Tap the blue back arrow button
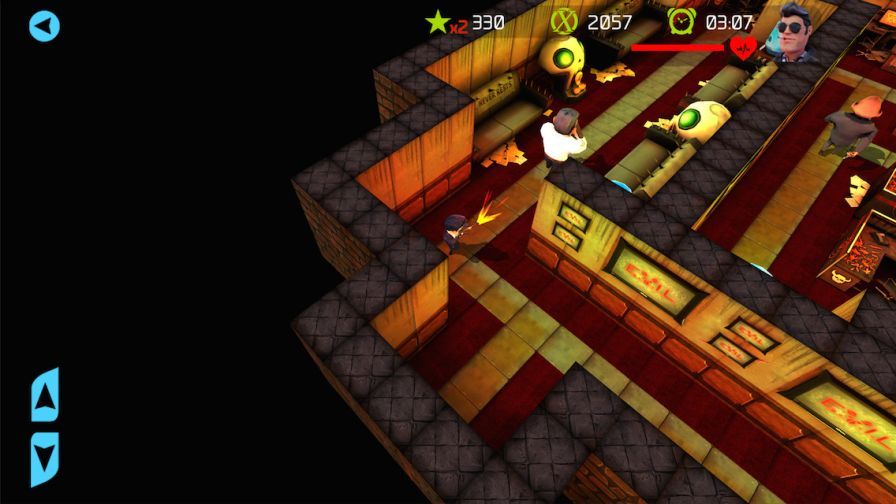 tap(44, 26)
